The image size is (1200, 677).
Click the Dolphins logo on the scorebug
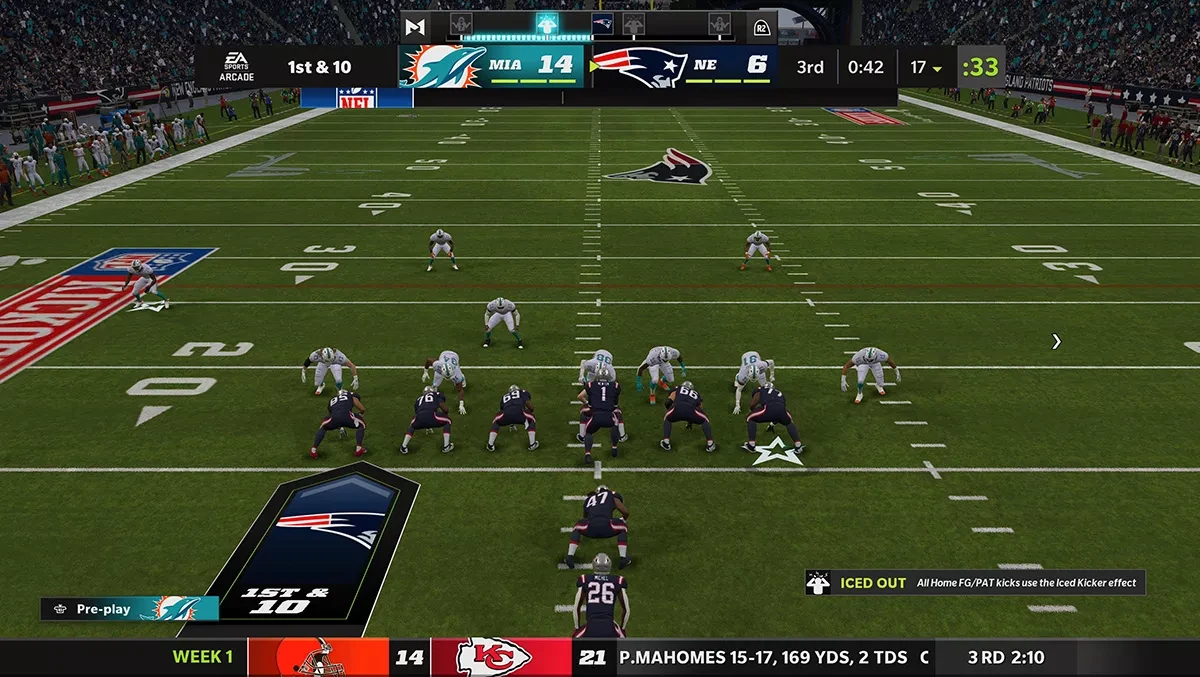[x=442, y=66]
